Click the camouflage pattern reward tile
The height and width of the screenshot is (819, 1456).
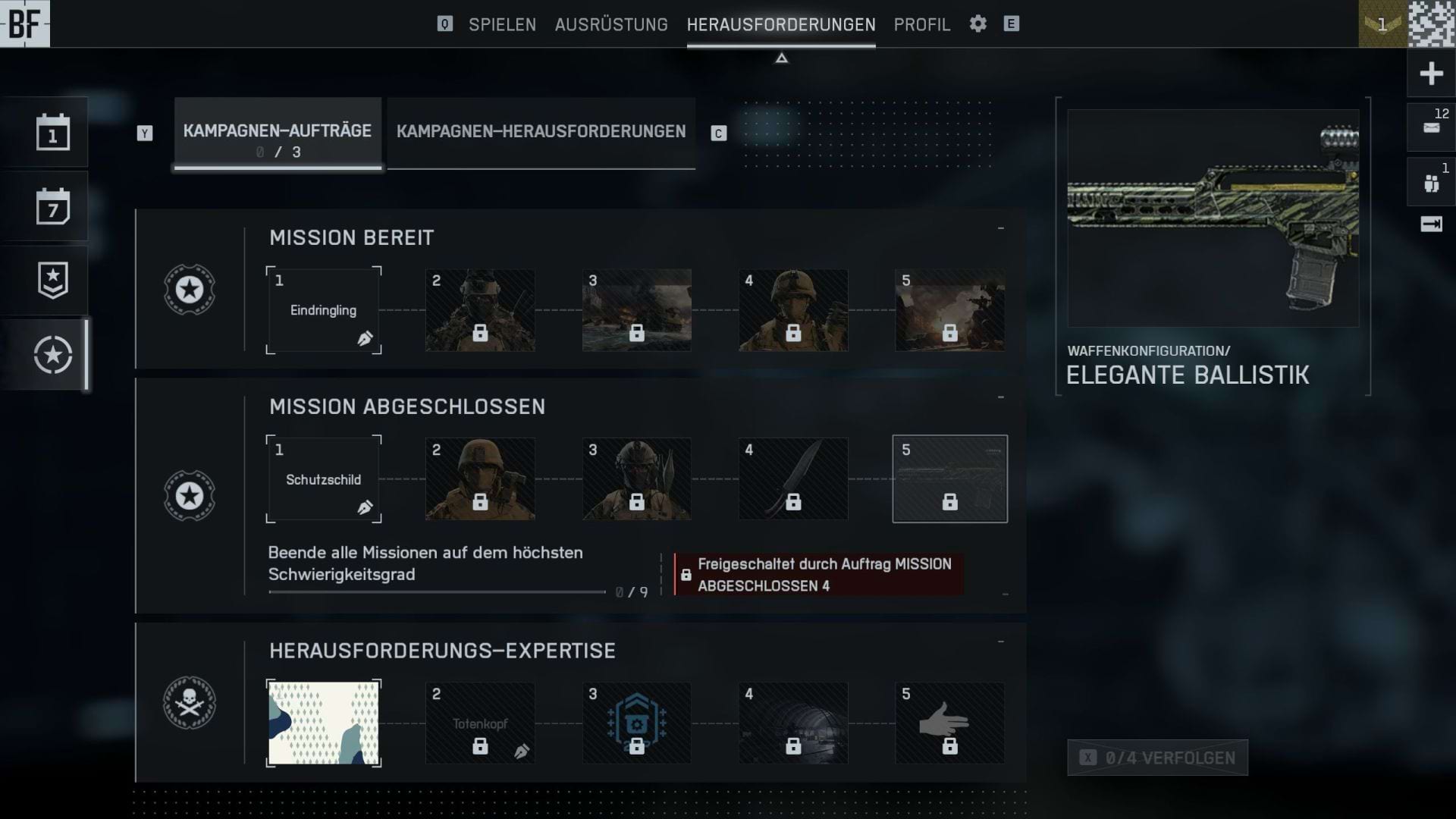tap(324, 723)
